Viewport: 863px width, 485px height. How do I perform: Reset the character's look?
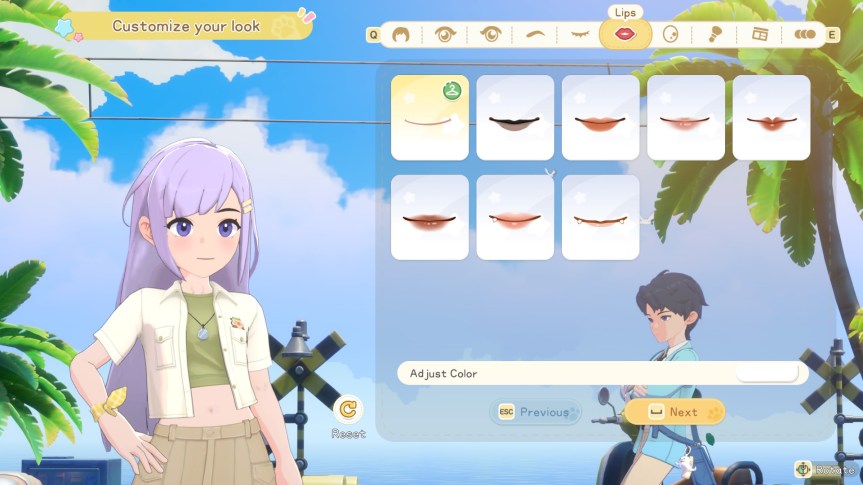349,417
